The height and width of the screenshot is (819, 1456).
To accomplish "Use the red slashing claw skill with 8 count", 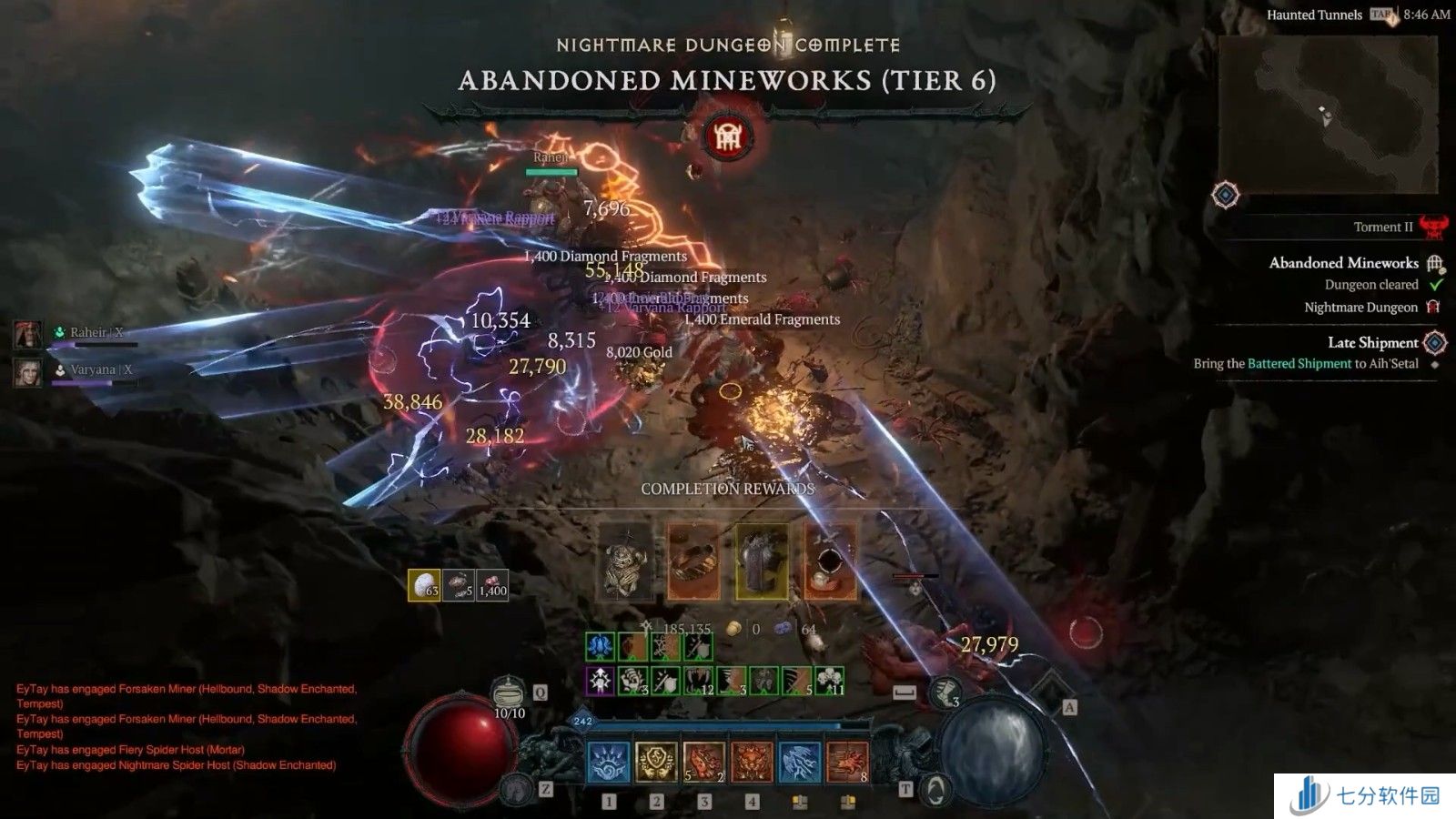I will coord(846,762).
